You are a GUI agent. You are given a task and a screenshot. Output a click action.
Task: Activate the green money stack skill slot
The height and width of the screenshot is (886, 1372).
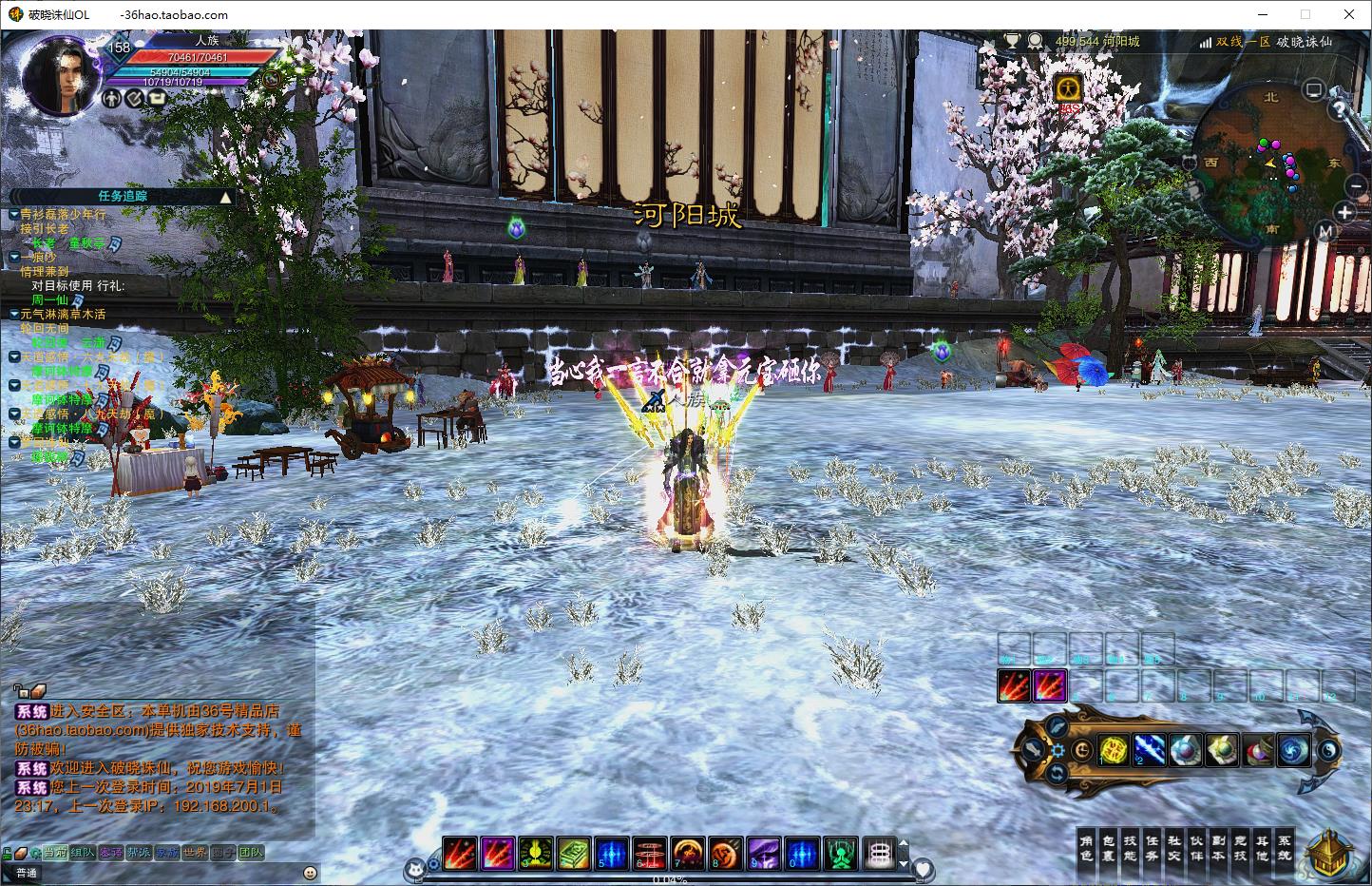click(x=573, y=853)
